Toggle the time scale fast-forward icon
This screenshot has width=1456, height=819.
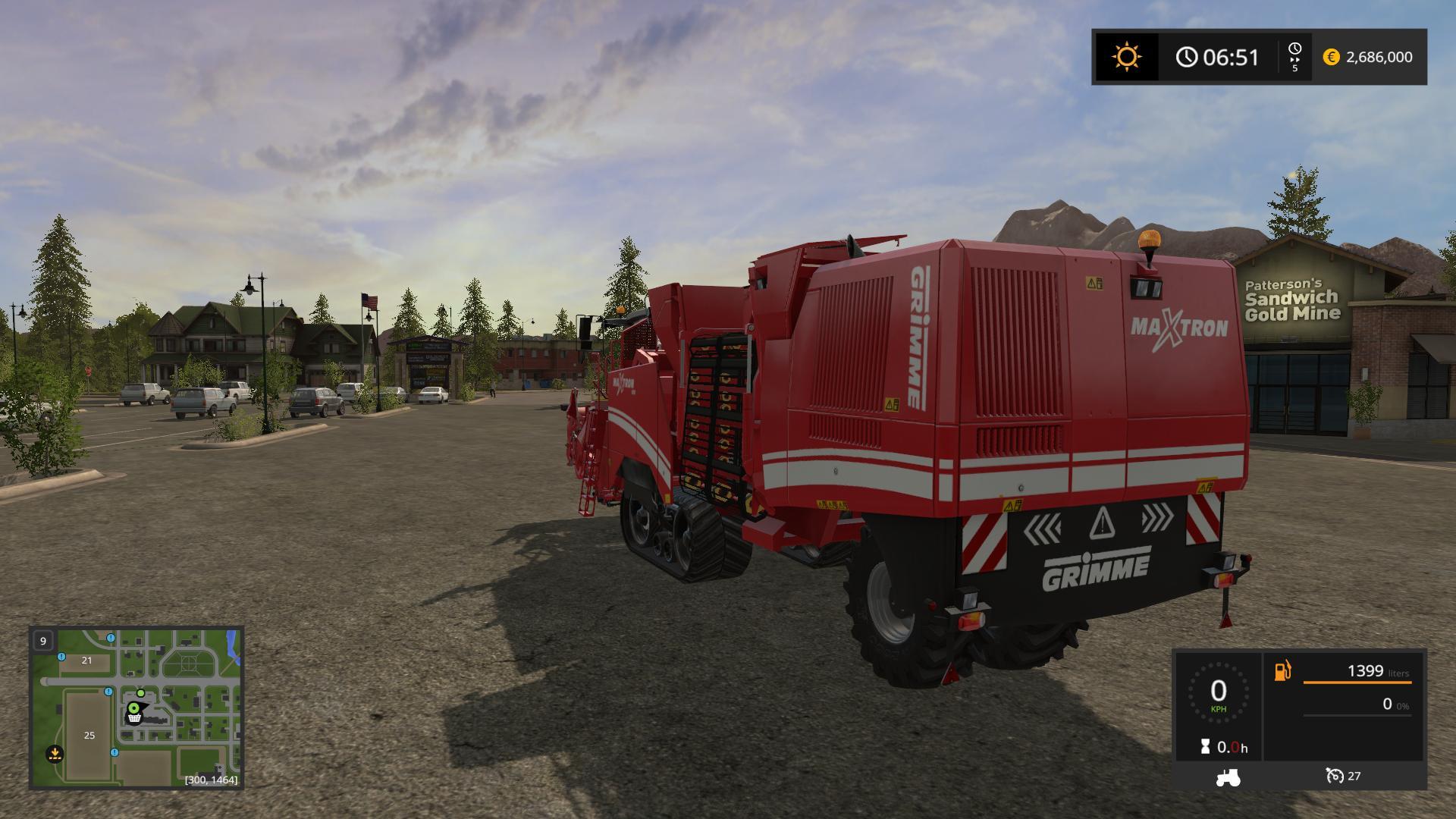[x=1294, y=58]
